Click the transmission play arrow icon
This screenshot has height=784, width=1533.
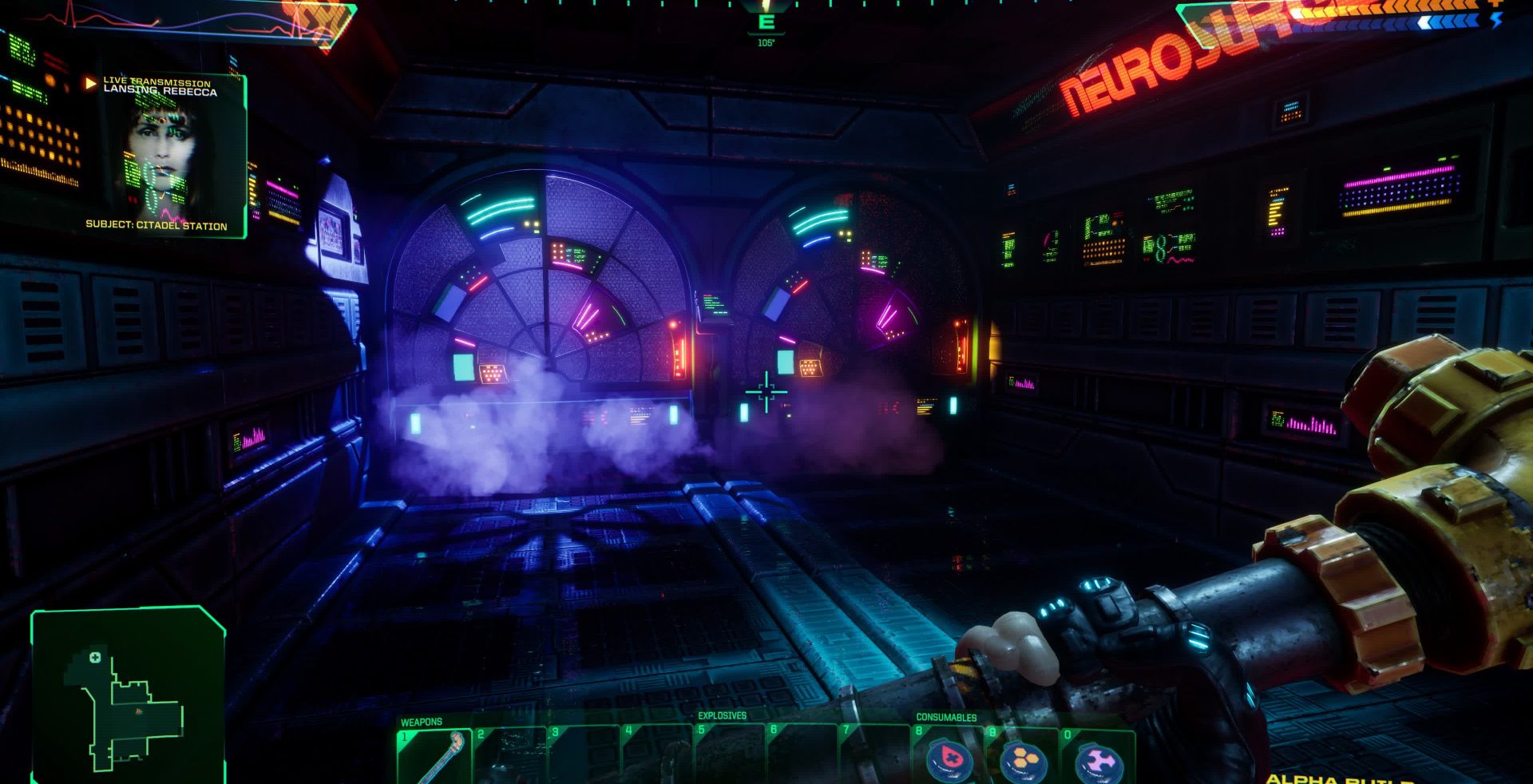tap(90, 83)
